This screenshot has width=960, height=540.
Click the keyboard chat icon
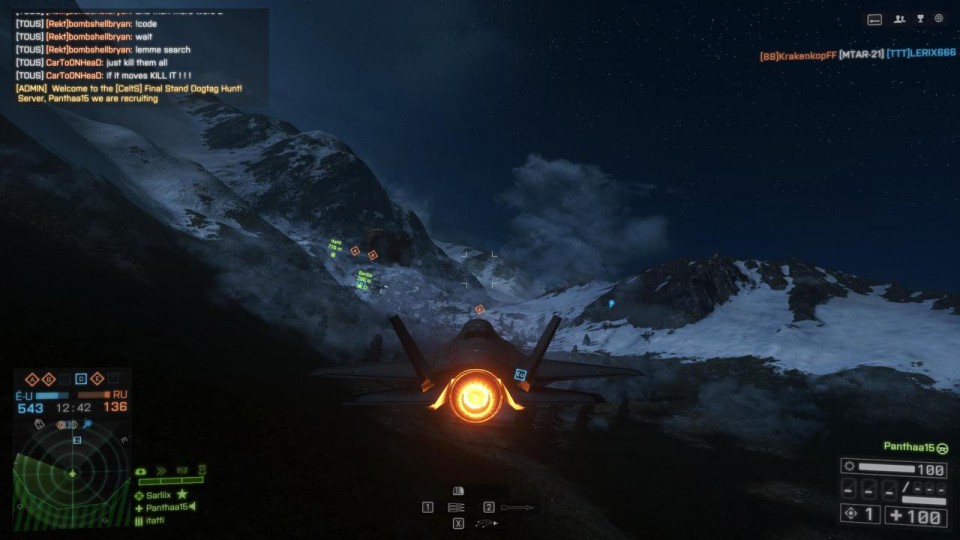[874, 19]
